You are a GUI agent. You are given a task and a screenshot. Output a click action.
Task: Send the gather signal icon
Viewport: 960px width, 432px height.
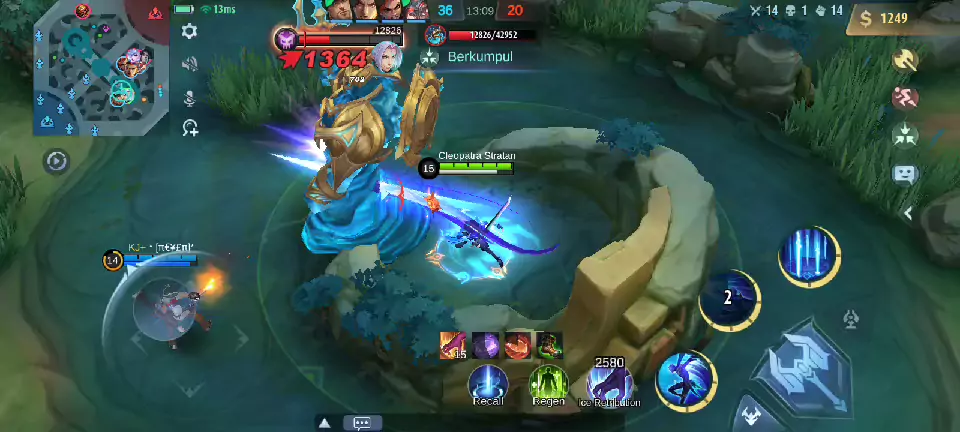point(905,134)
